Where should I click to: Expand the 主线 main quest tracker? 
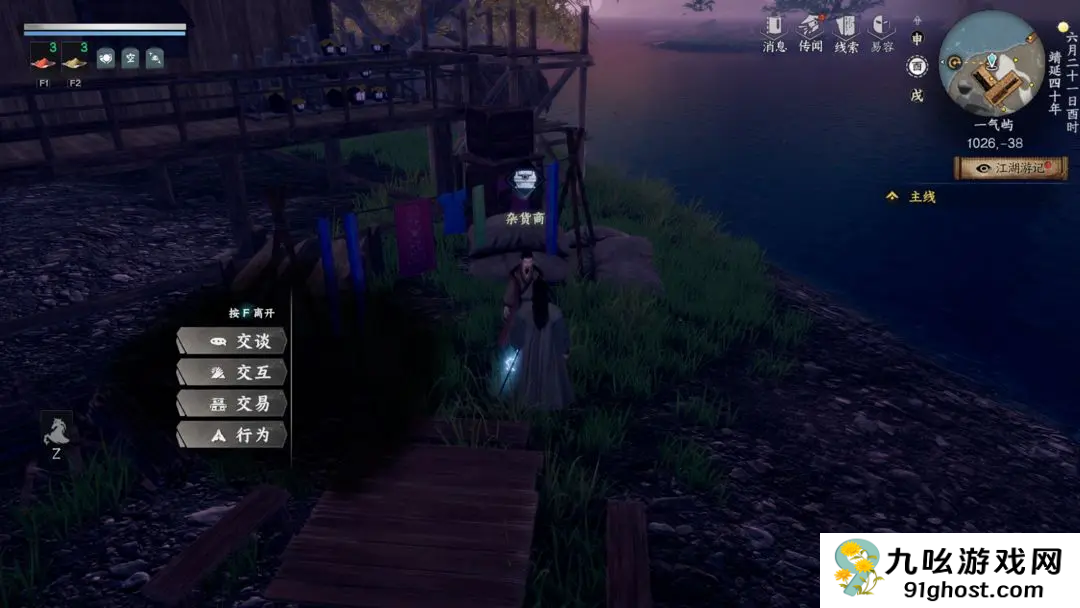point(912,197)
